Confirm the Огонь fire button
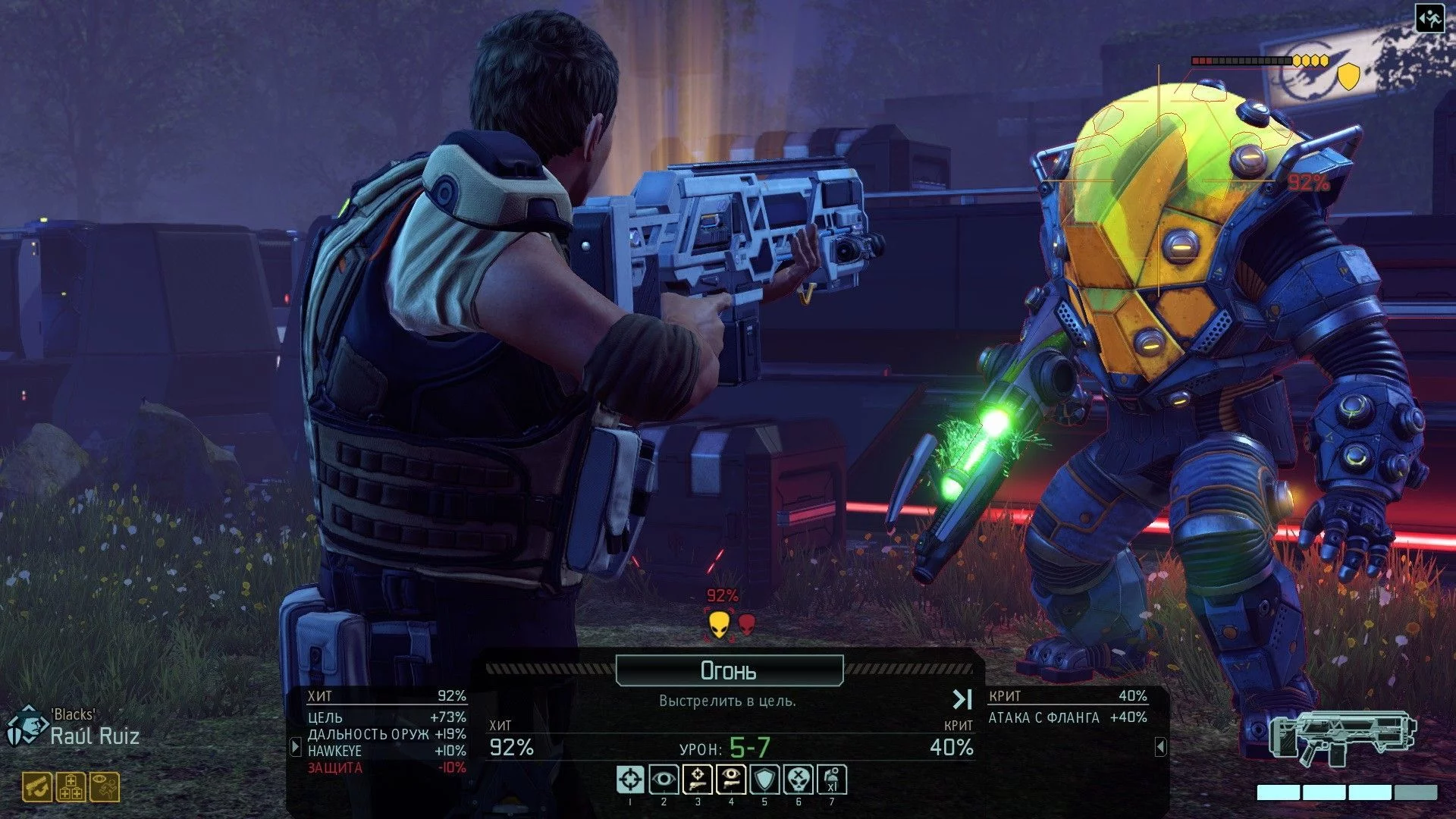Viewport: 1456px width, 819px height. pyautogui.click(x=729, y=670)
